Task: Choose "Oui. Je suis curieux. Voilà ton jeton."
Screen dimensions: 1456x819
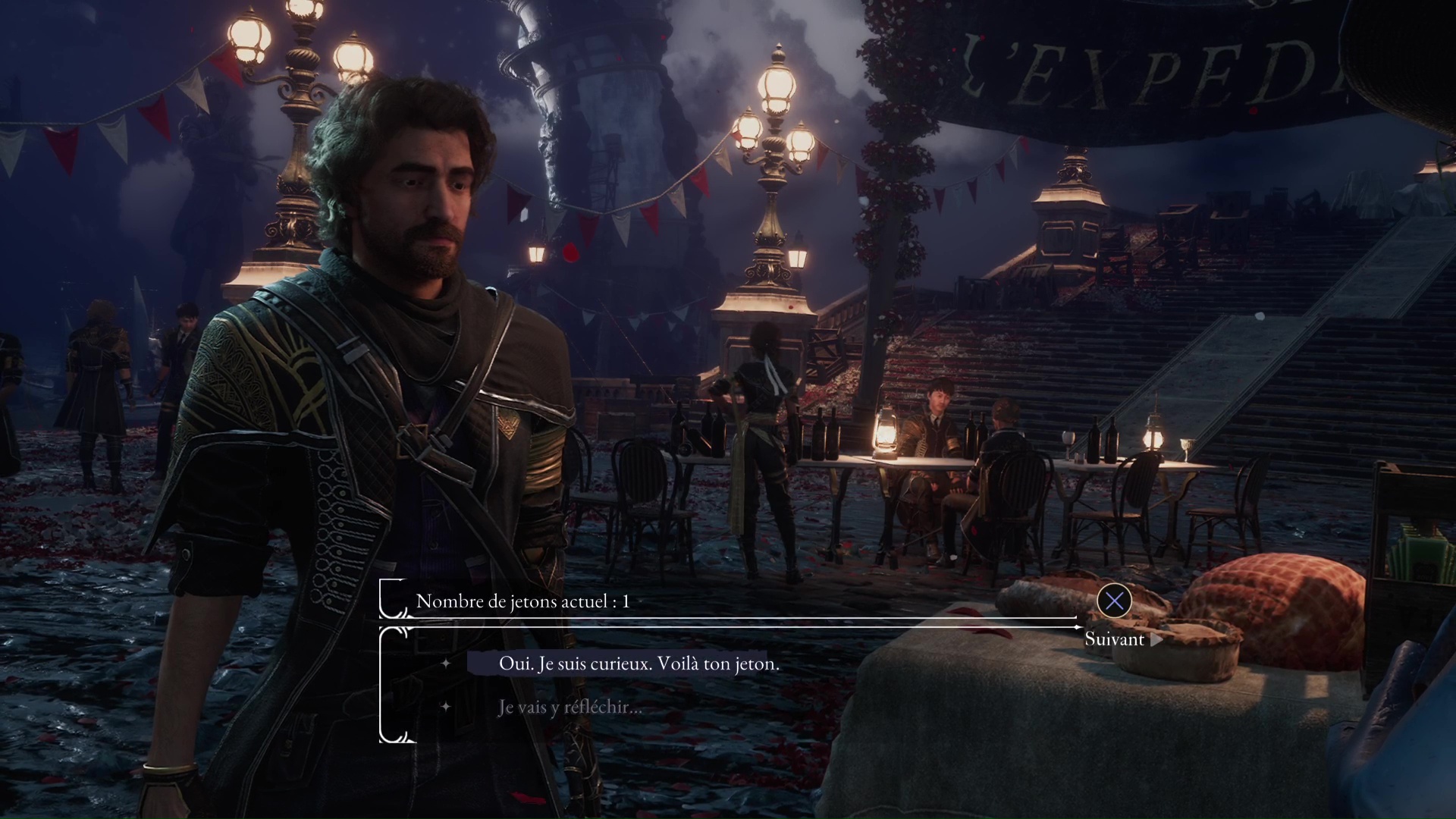Action: click(639, 664)
